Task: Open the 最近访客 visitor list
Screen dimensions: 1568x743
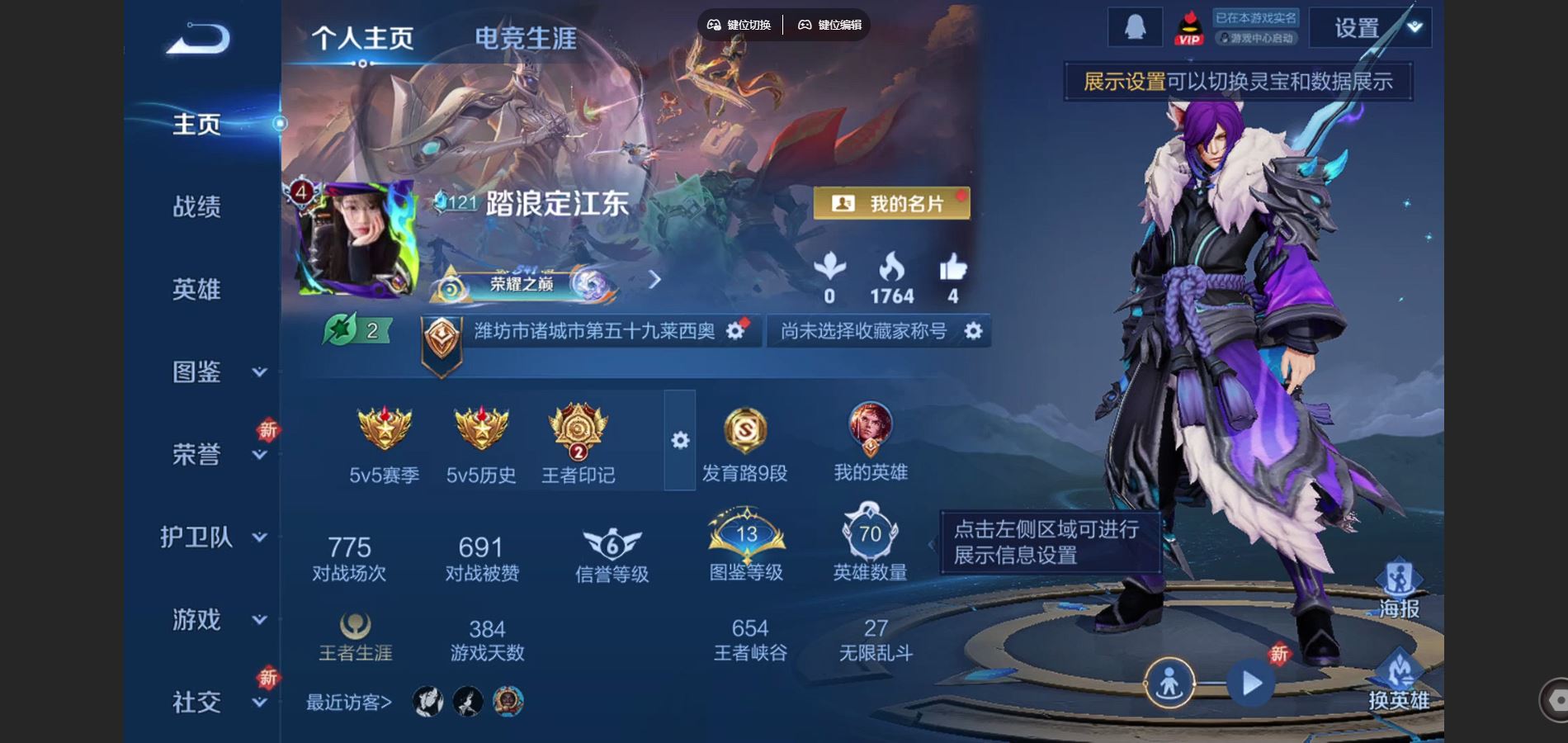Action: pyautogui.click(x=349, y=703)
